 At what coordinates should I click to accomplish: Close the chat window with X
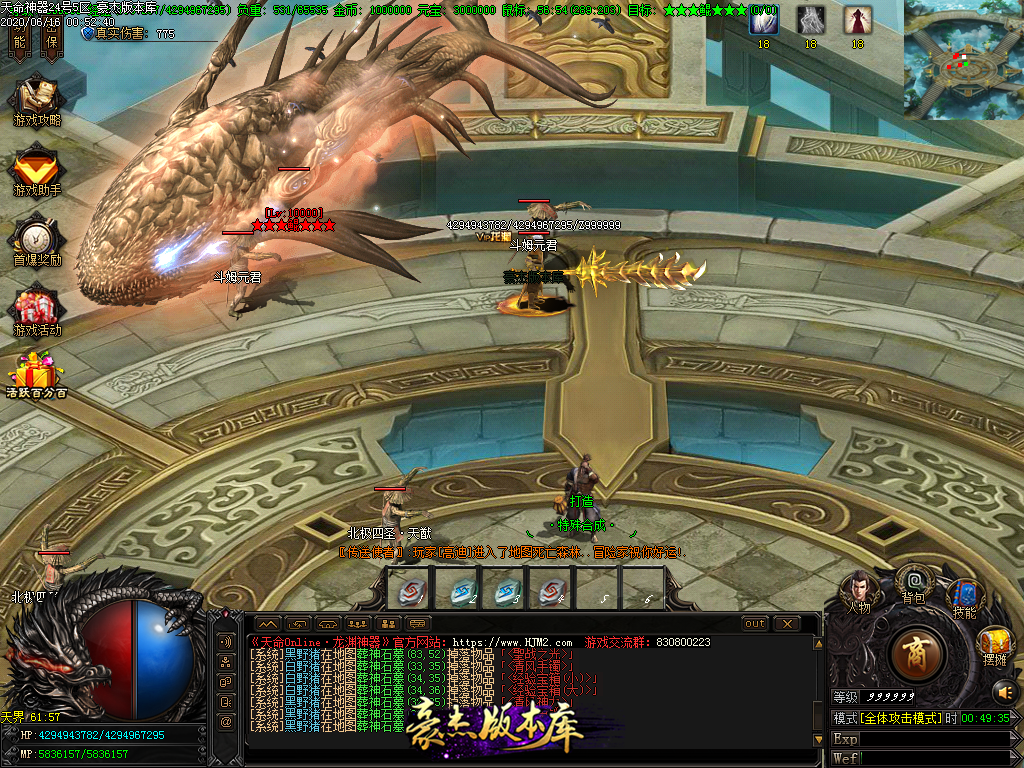point(787,624)
